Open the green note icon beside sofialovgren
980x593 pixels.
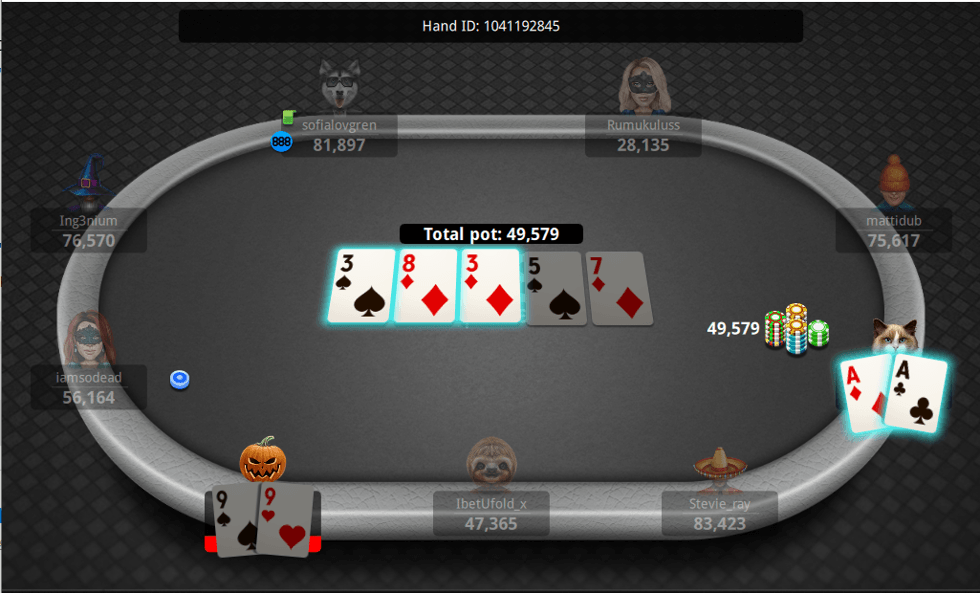coord(289,117)
